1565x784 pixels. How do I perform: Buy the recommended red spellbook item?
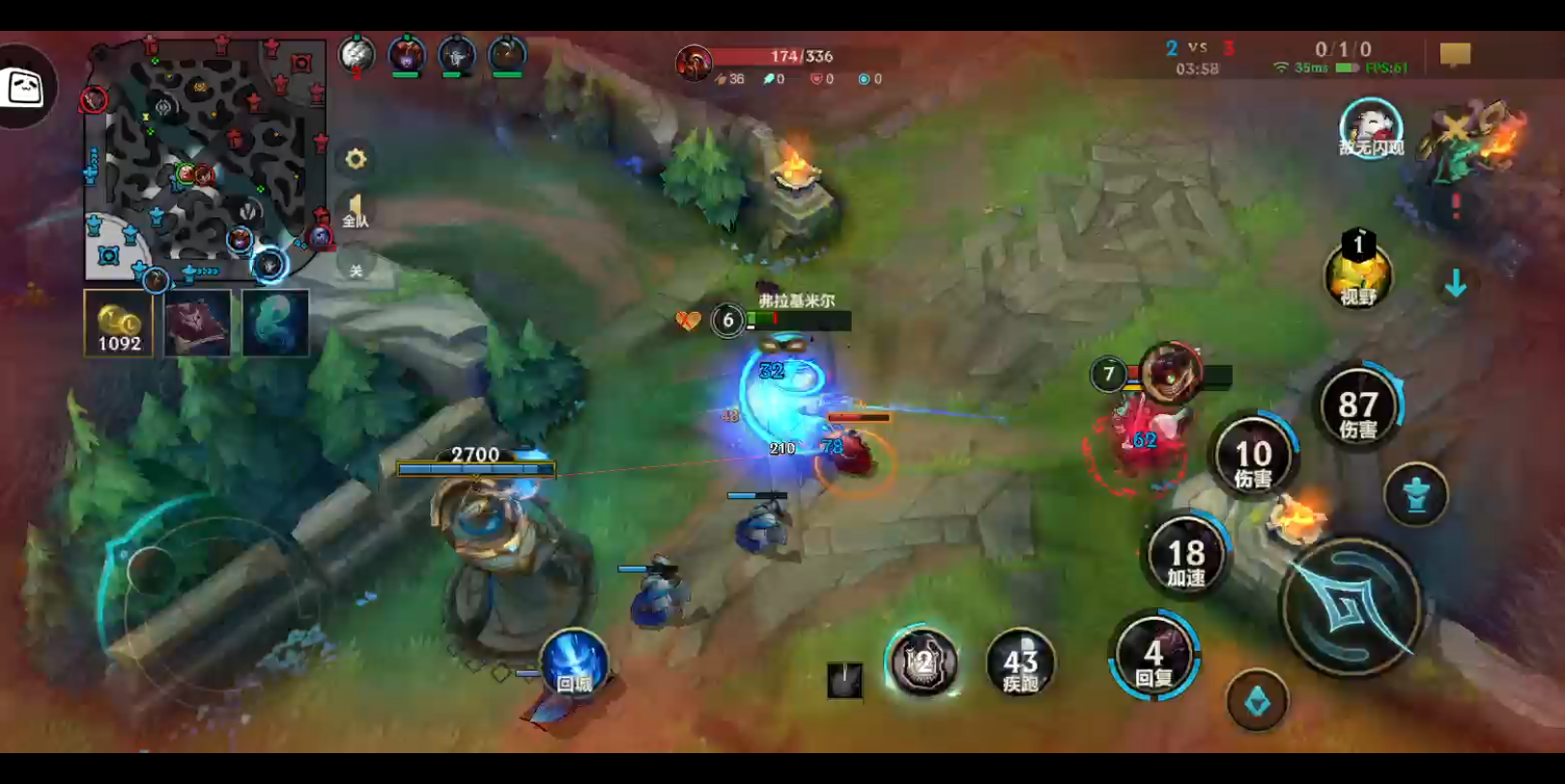click(x=197, y=324)
